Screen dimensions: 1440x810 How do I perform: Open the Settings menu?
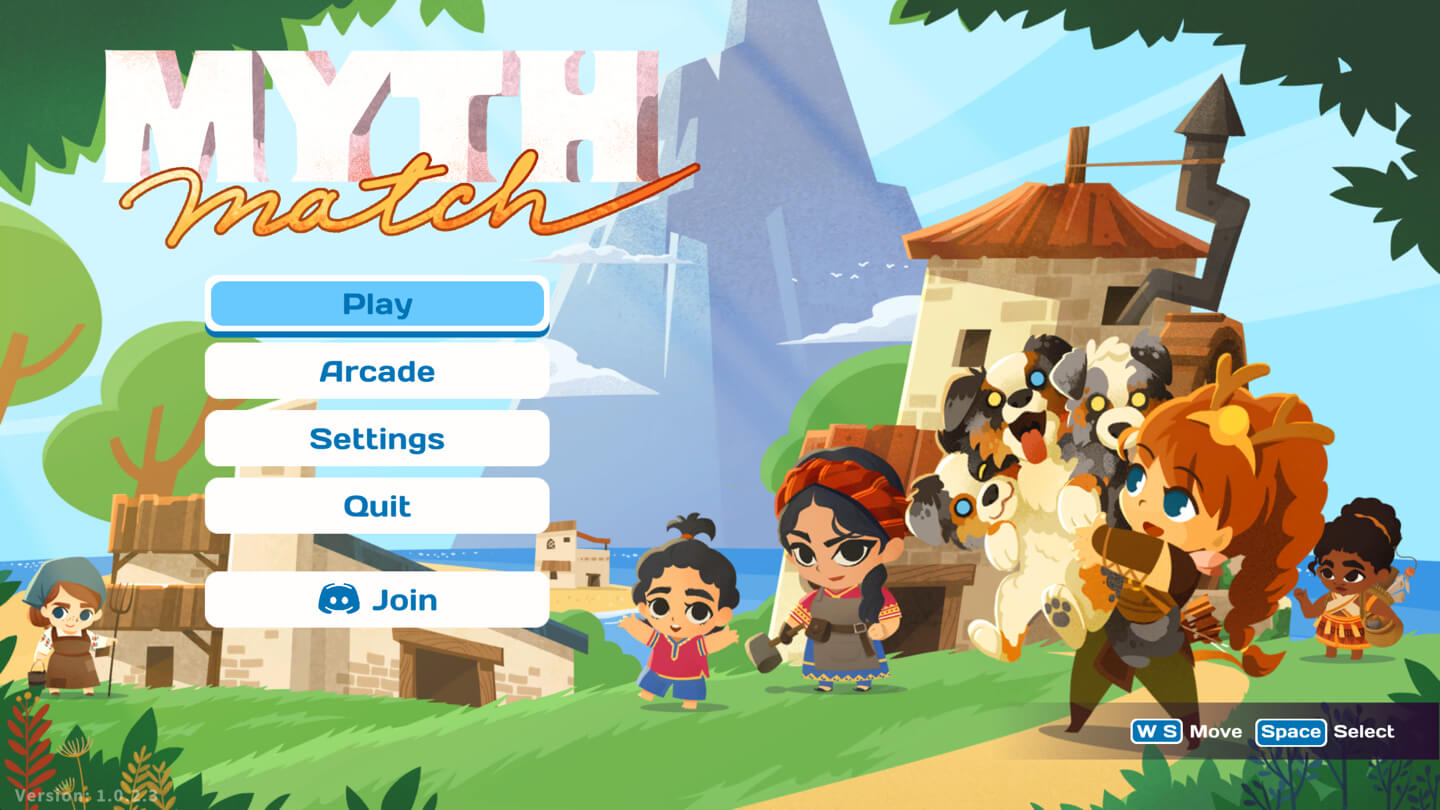coord(377,439)
